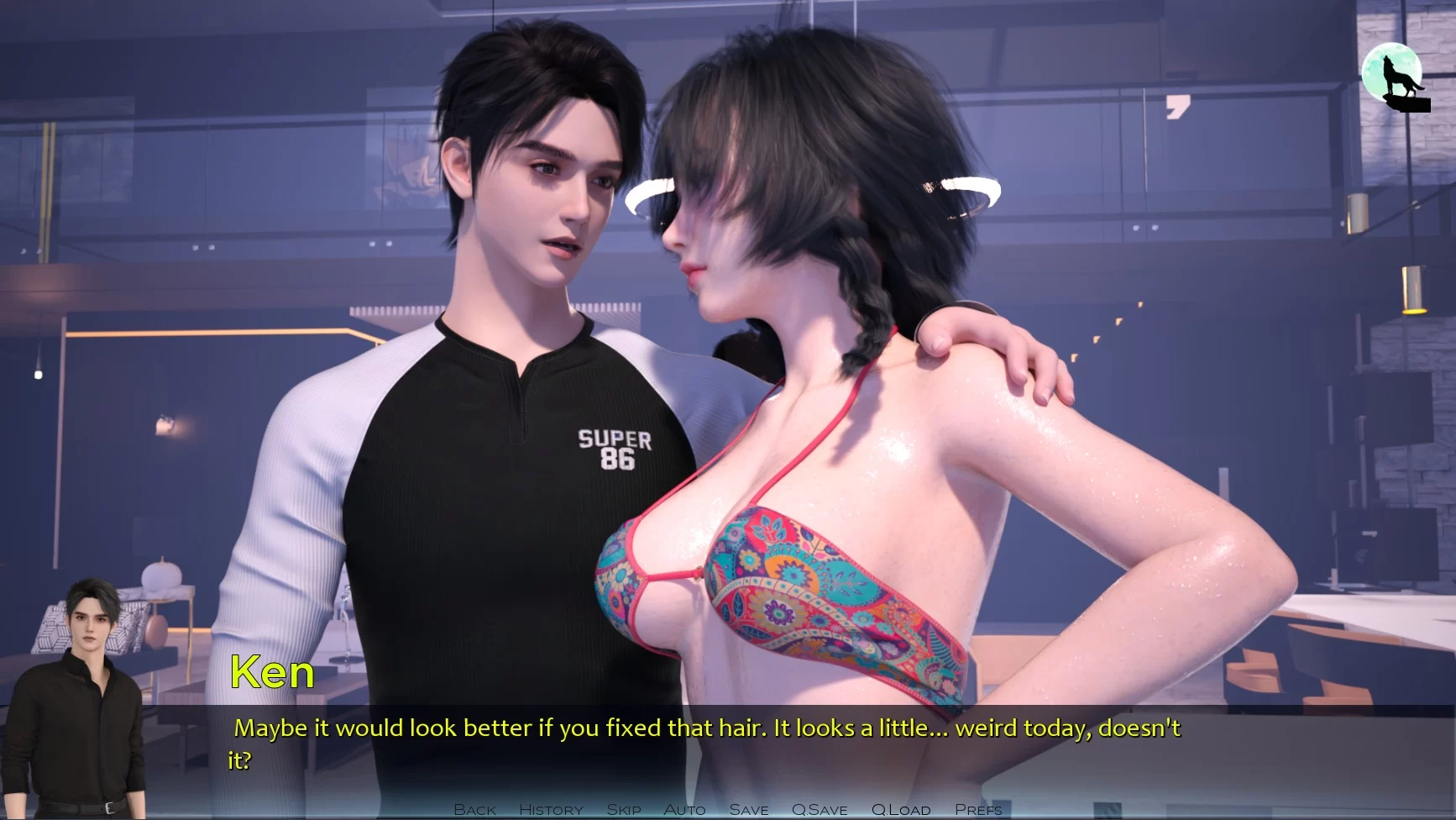The width and height of the screenshot is (1456, 820).
Task: Click the howling wolf moon icon
Action: pyautogui.click(x=1394, y=77)
